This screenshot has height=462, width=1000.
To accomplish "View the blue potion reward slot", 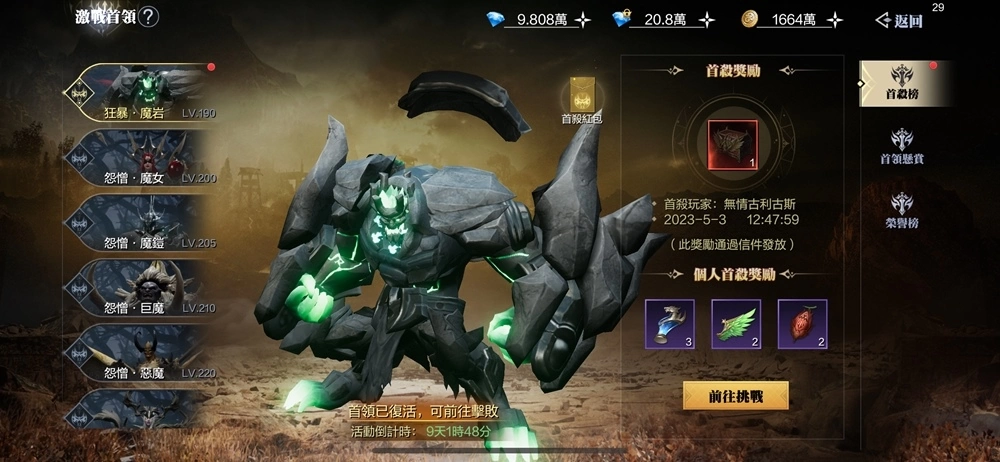I will pos(669,324).
